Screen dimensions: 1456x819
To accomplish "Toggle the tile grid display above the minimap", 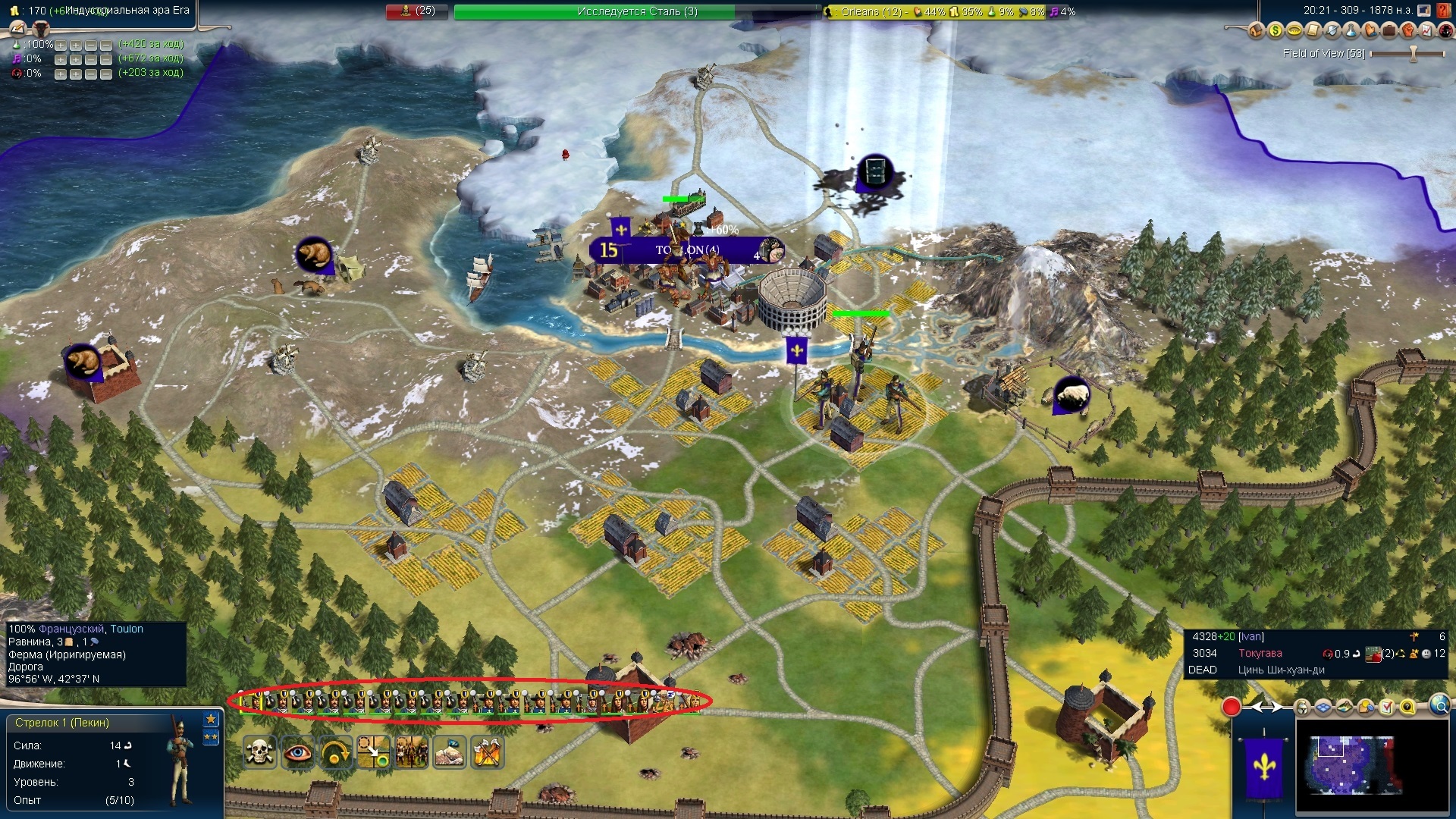I will (1323, 708).
